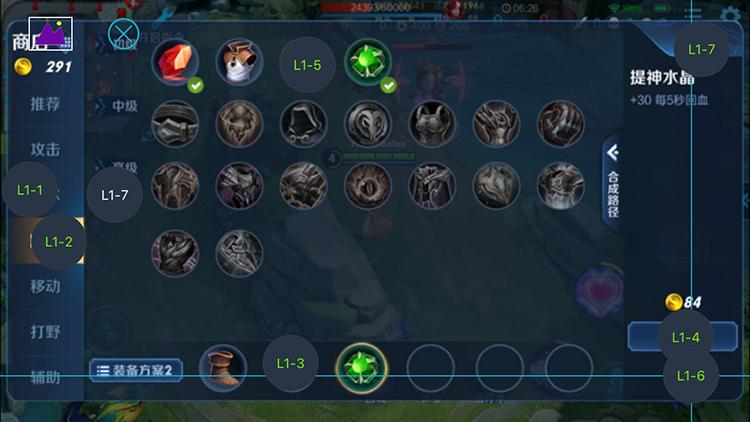Open the 推荐 shop category
Image resolution: width=750 pixels, height=422 pixels.
(x=45, y=104)
